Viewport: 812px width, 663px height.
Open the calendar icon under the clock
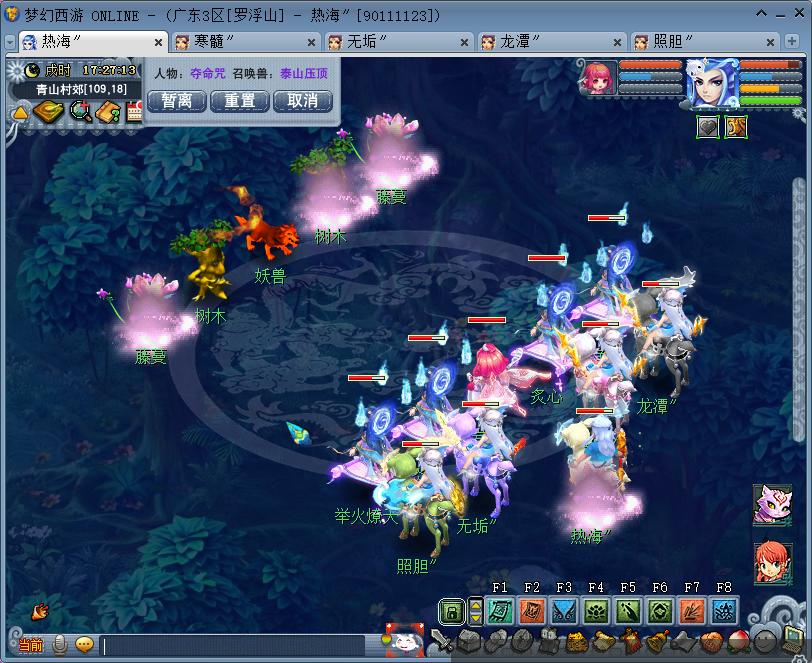tap(135, 112)
